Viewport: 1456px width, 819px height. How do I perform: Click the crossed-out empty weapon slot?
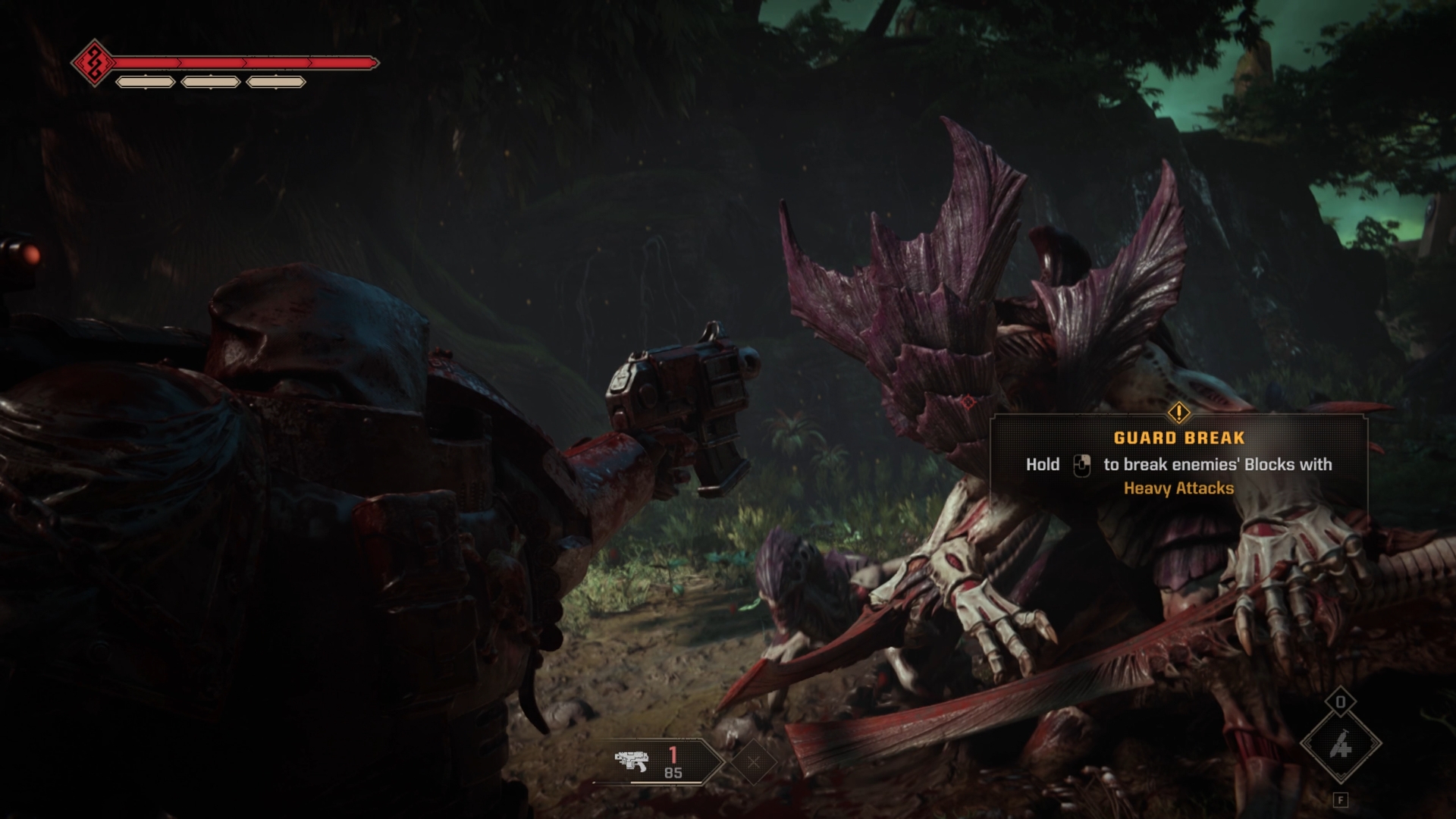(x=753, y=761)
